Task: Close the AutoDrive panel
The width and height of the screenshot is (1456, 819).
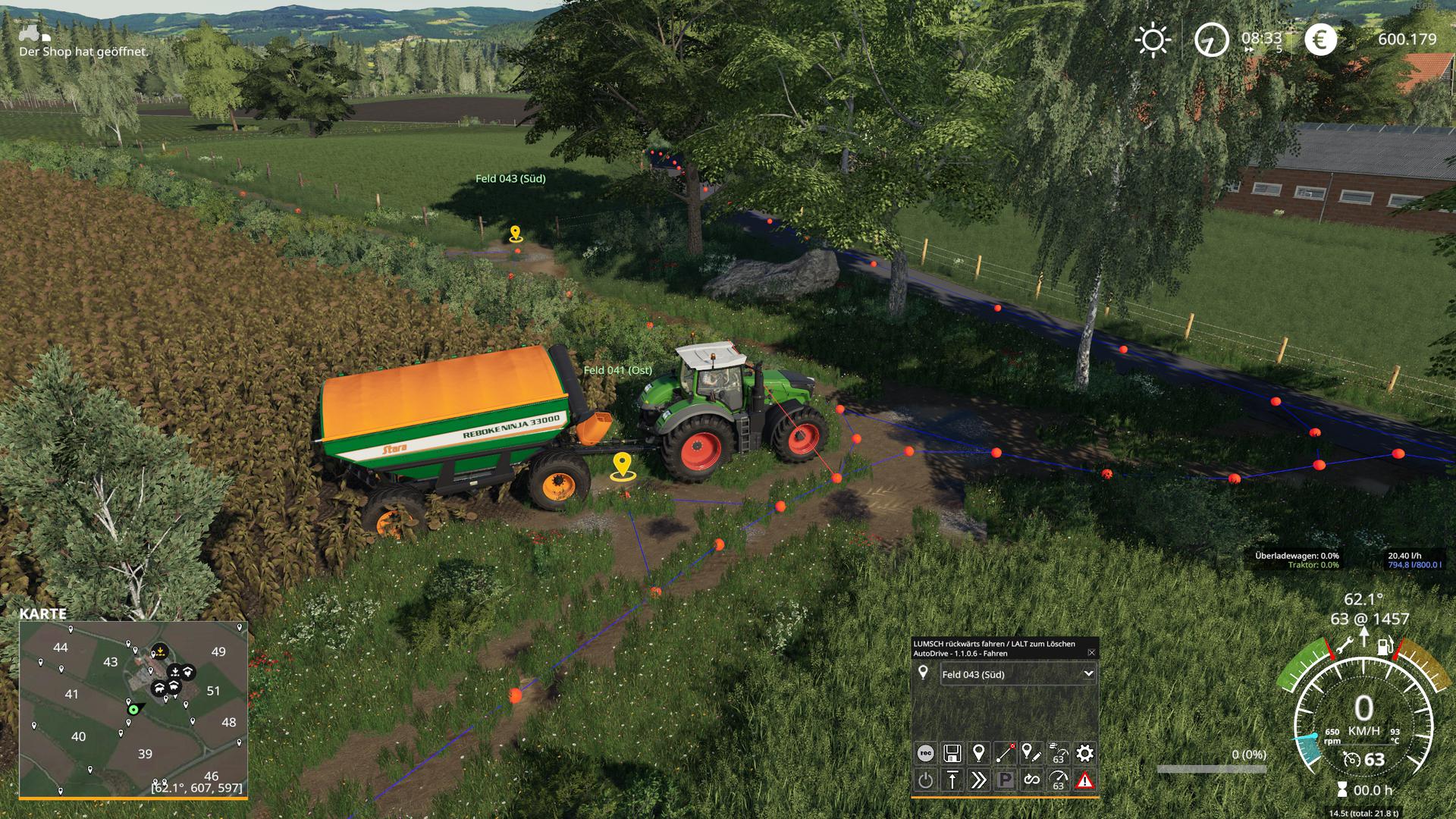Action: 1091,653
